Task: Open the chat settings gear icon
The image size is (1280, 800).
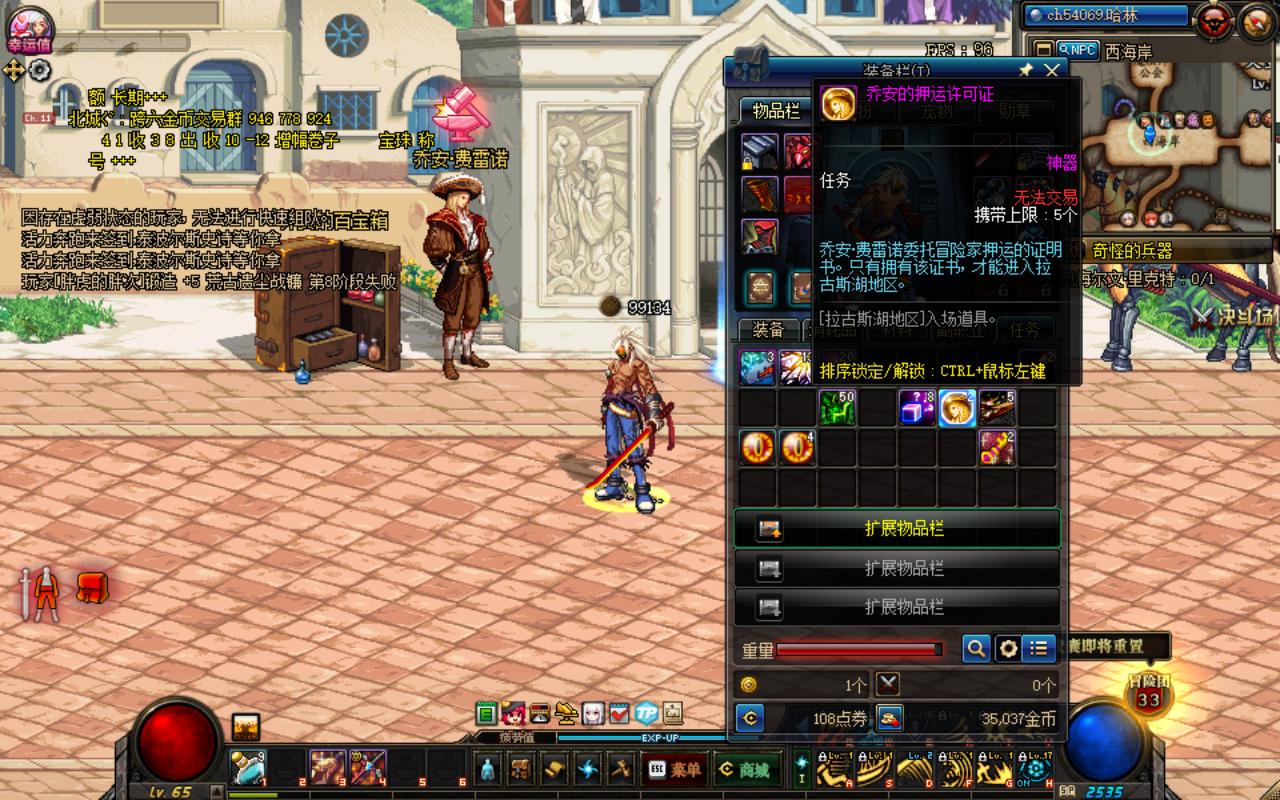Action: (x=40, y=70)
